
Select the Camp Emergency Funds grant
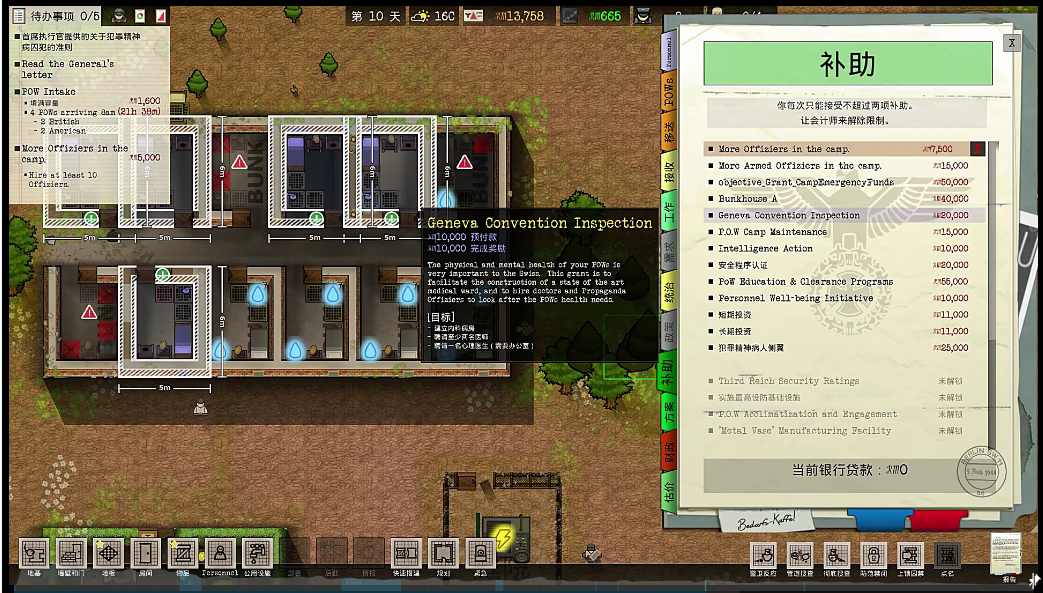[x=806, y=182]
